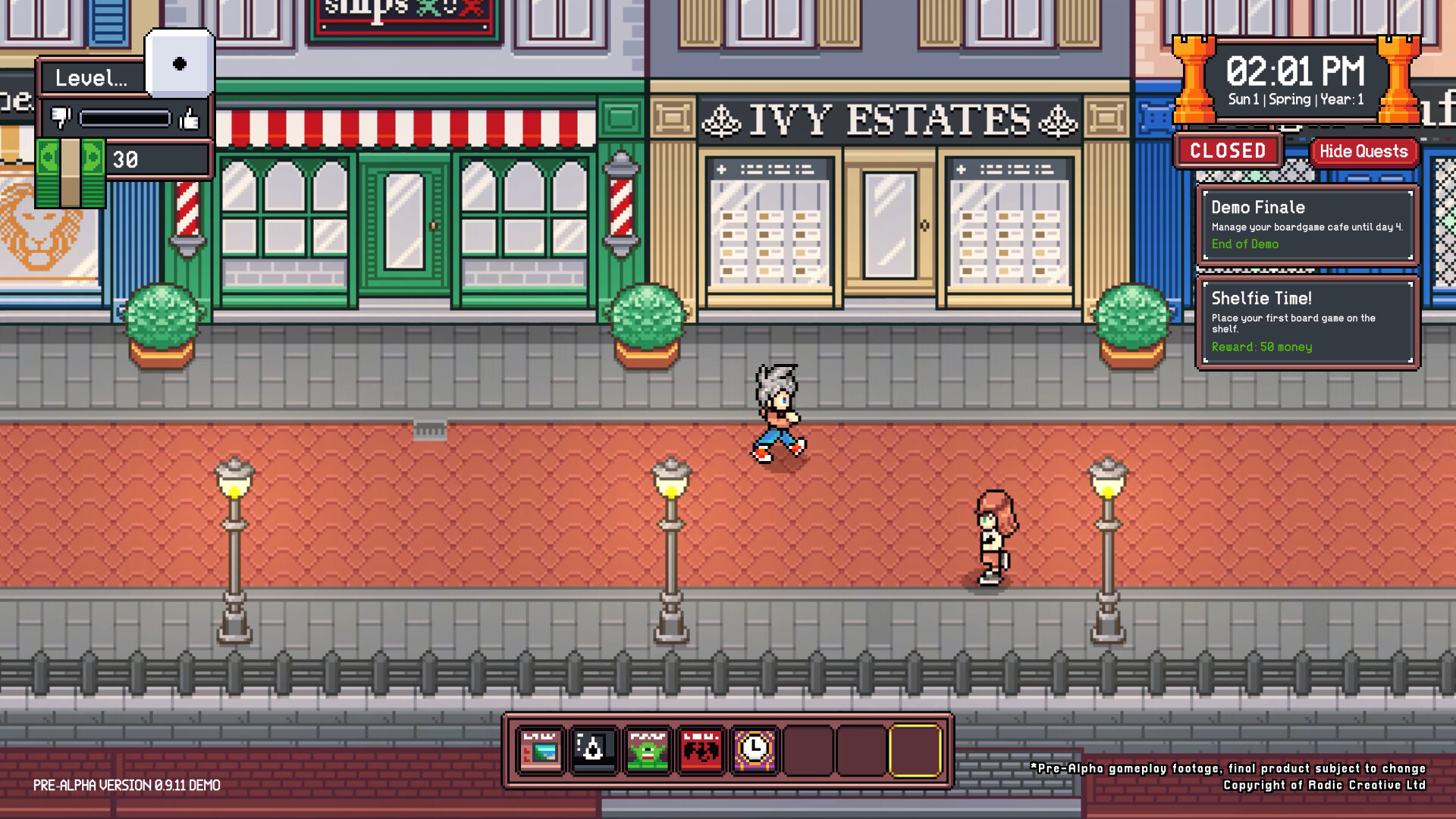1456x819 pixels.
Task: Toggle the CLOSED cafe status sign
Action: (1228, 151)
